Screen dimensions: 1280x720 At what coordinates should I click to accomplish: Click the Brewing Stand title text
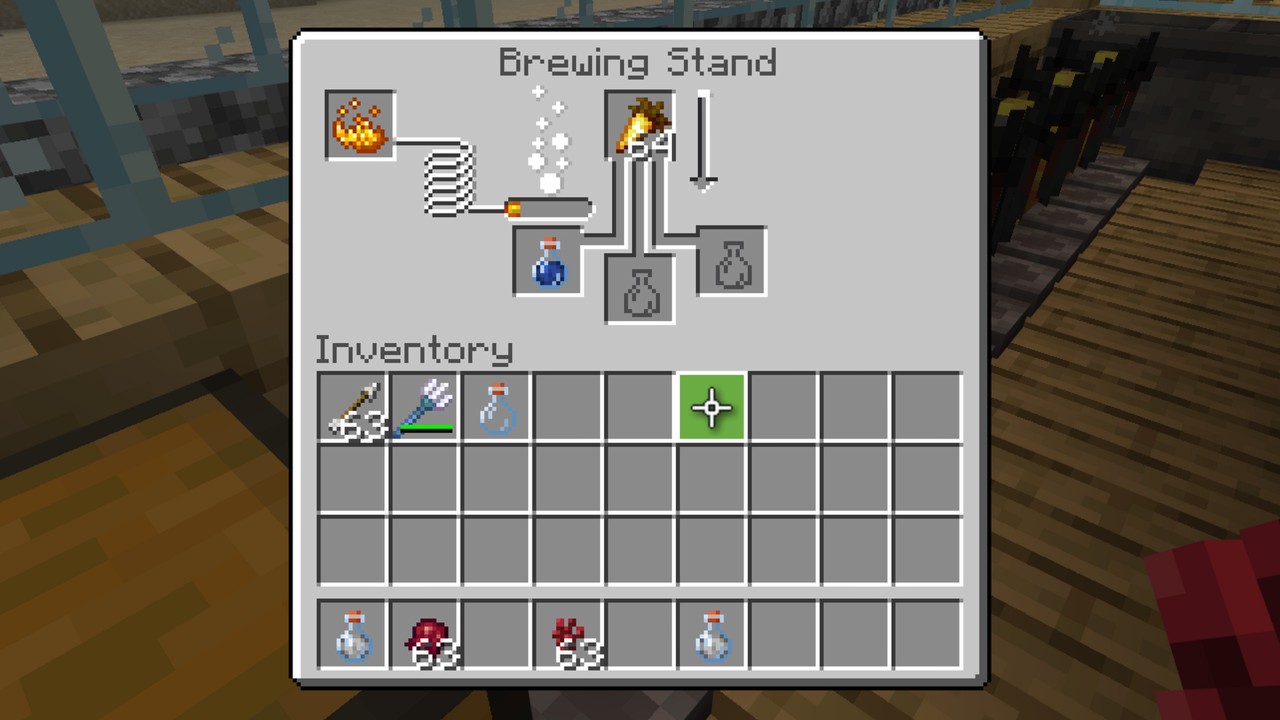(638, 62)
